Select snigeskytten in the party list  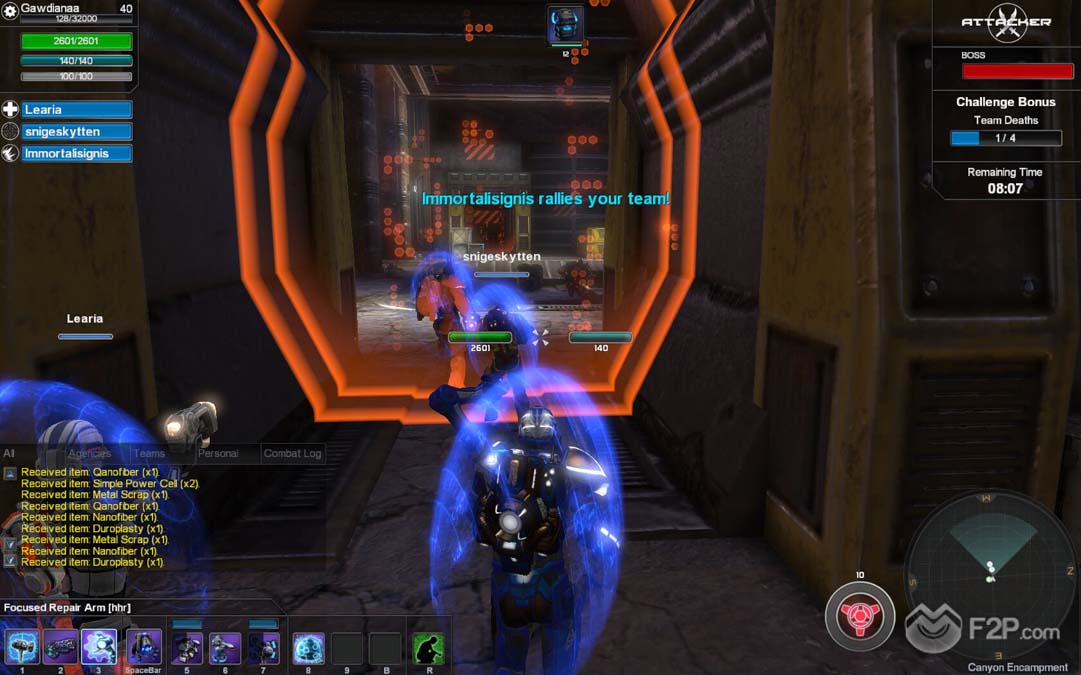pos(77,132)
